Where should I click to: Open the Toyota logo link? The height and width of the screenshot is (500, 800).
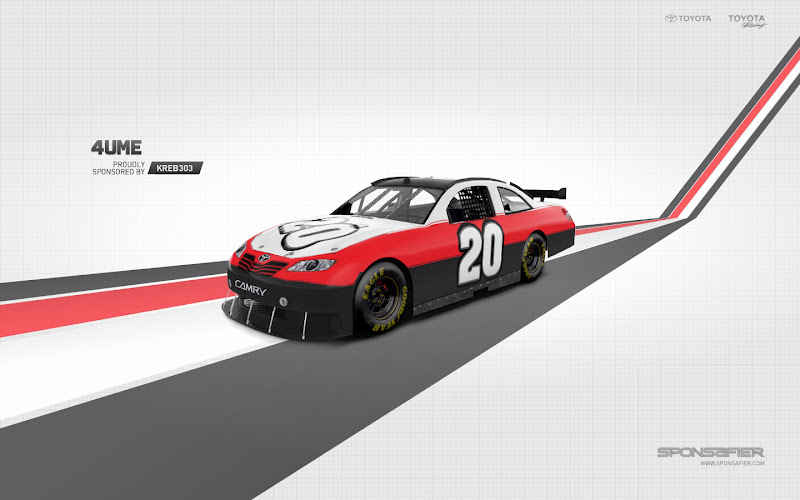pyautogui.click(x=688, y=18)
